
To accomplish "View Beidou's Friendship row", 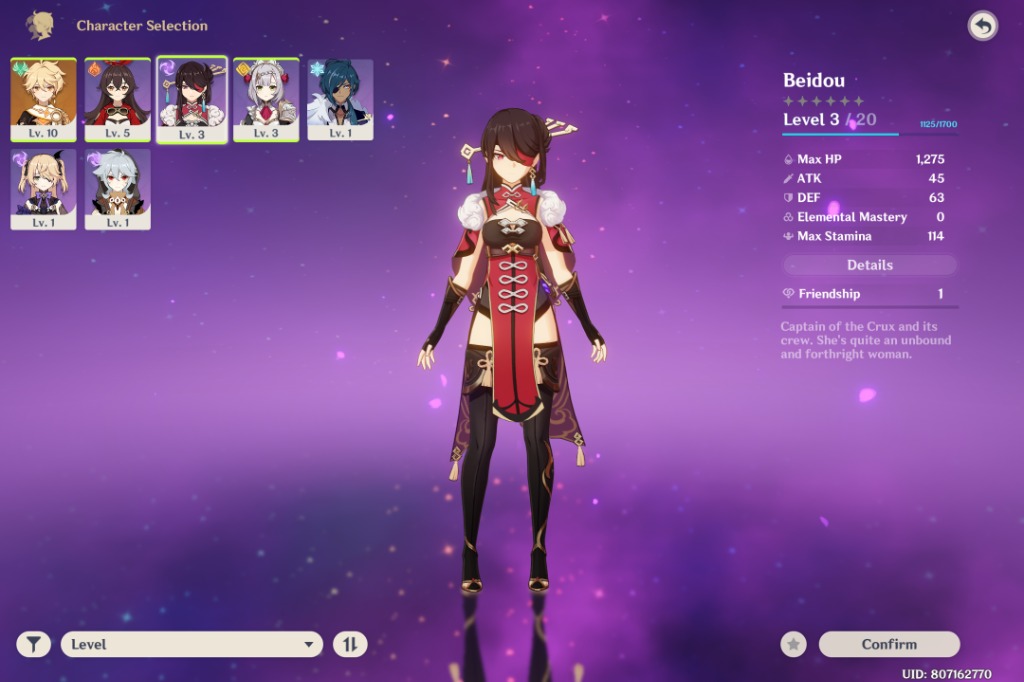I will (869, 294).
